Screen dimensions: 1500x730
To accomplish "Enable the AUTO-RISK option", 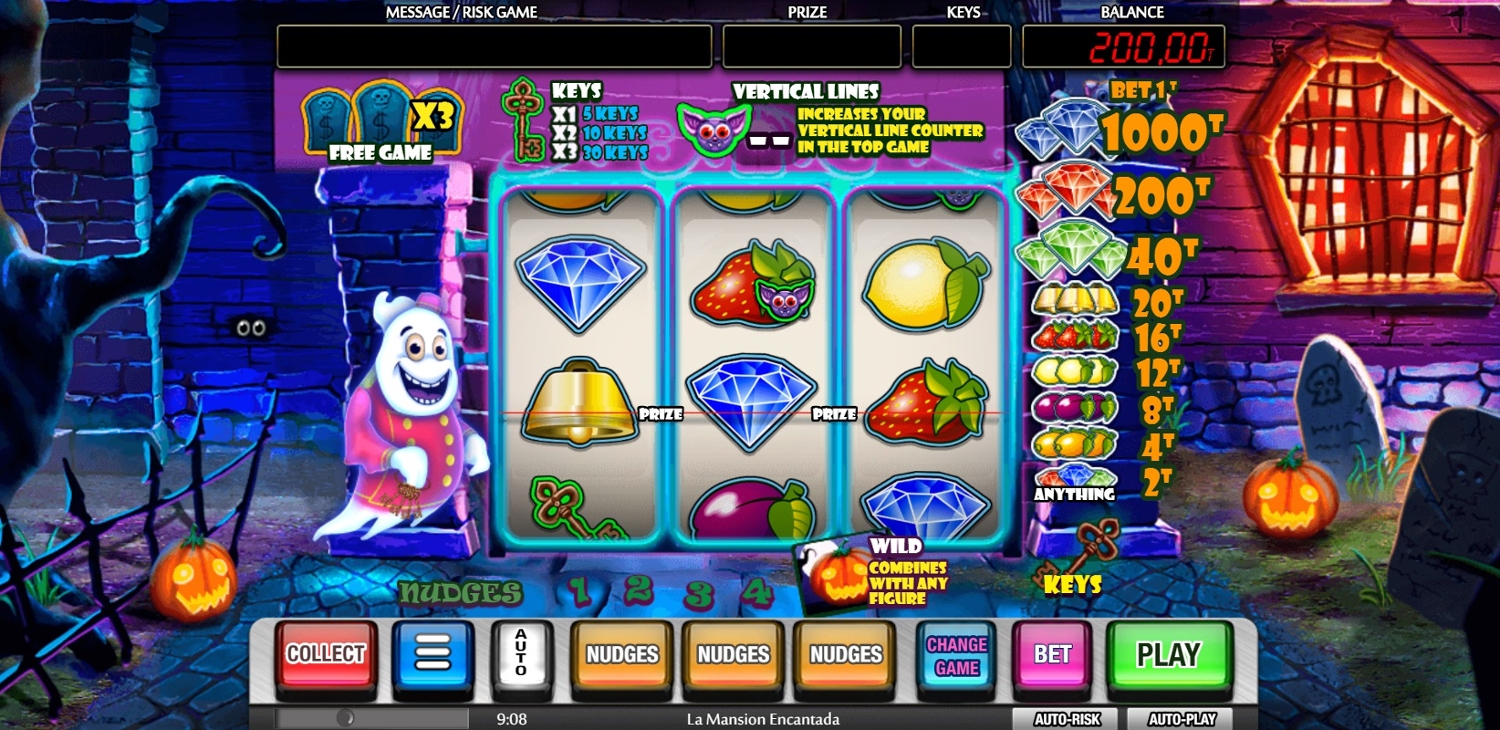I will point(1067,719).
